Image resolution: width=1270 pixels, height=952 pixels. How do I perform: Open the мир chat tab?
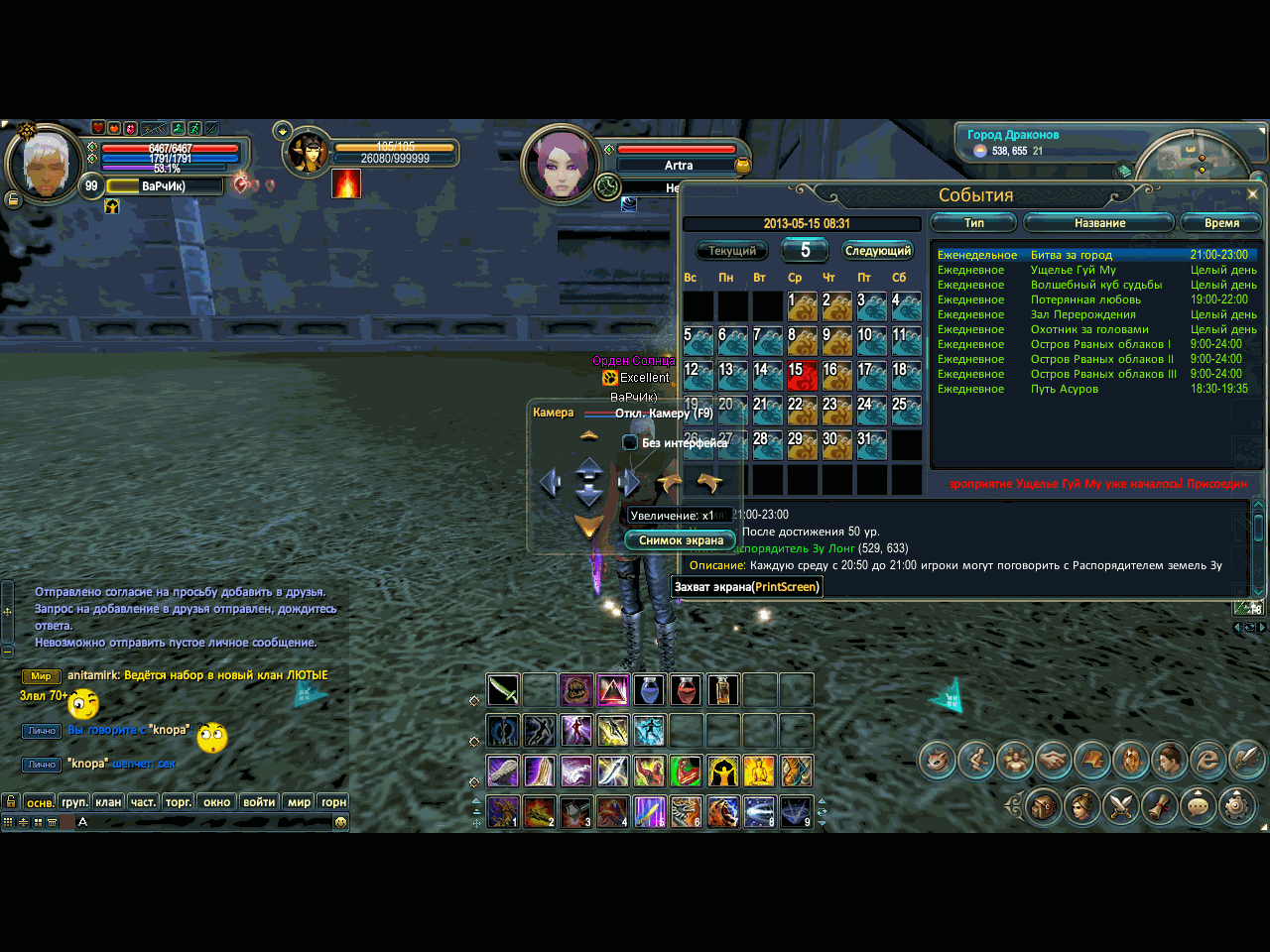pos(299,802)
